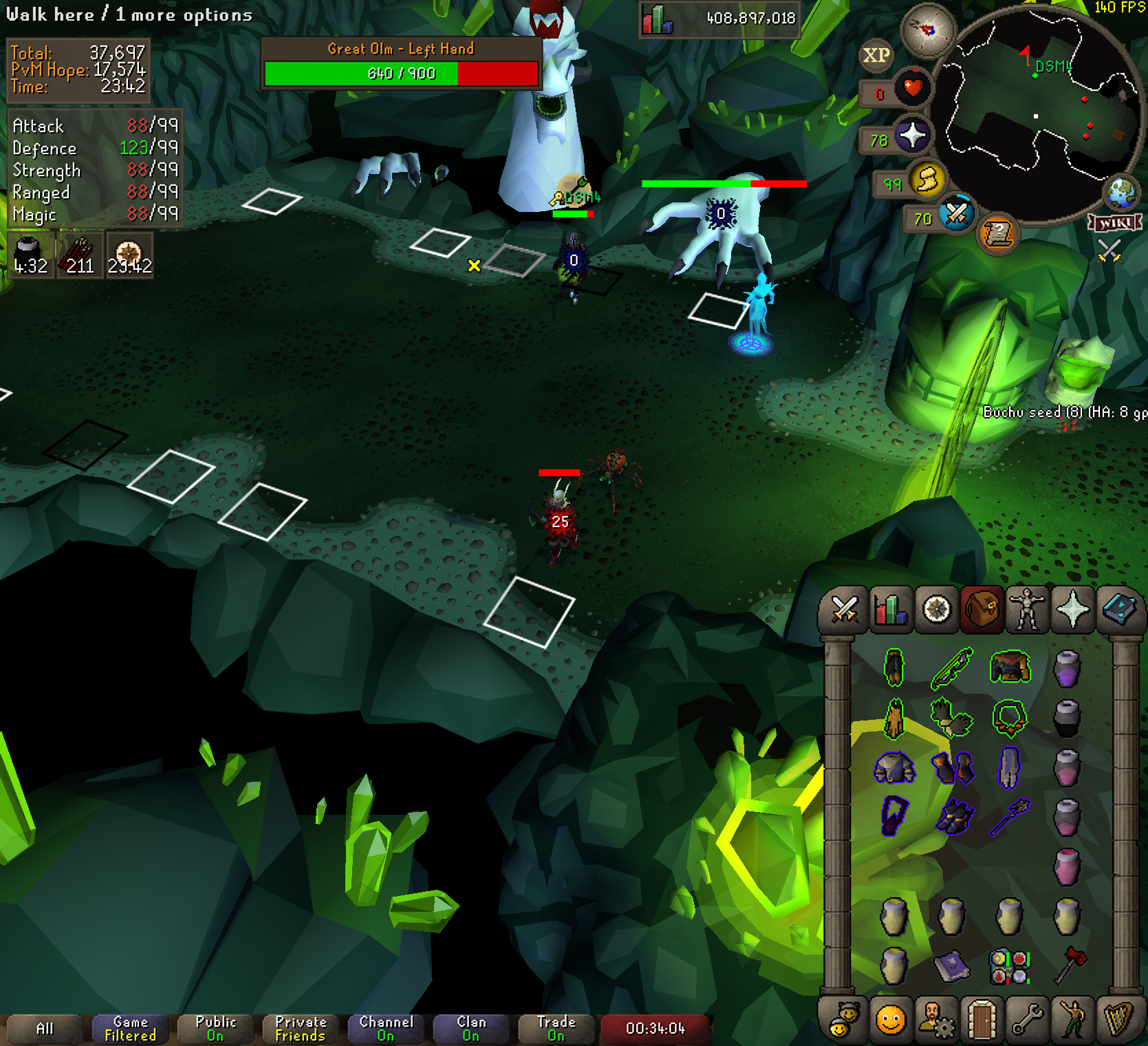Open the World Map globe

tap(1122, 192)
